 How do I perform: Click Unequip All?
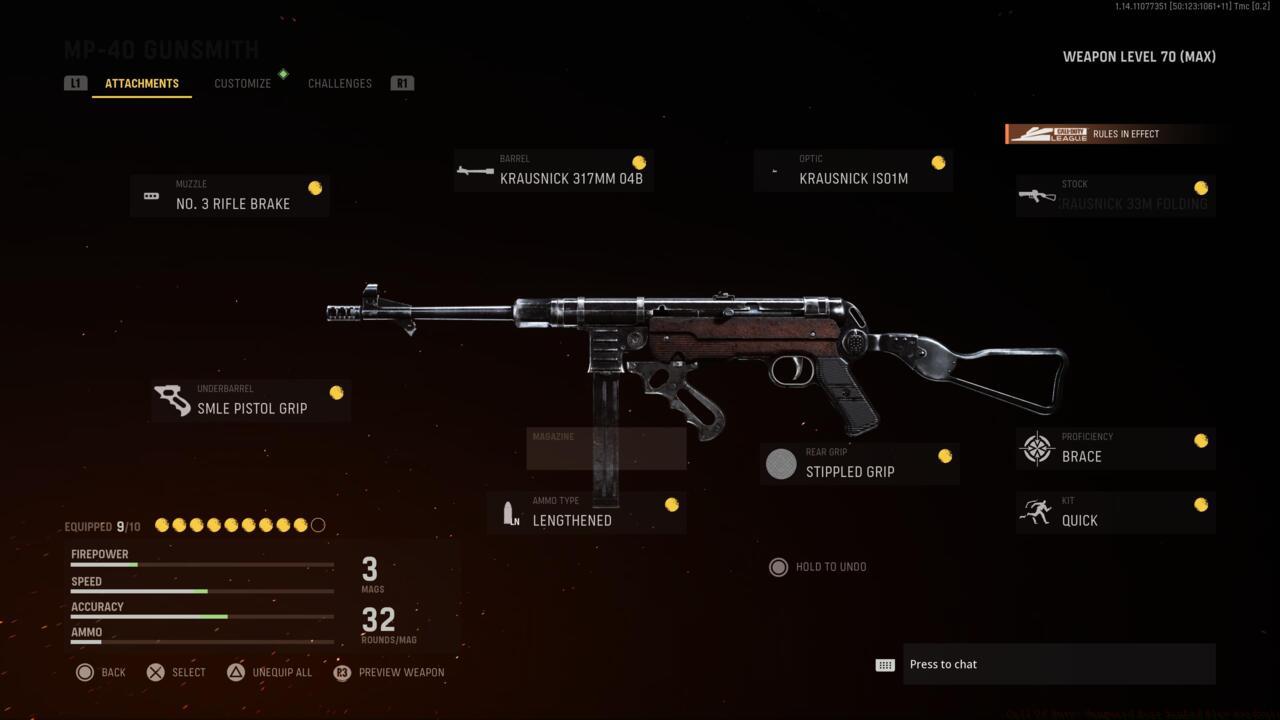point(270,672)
